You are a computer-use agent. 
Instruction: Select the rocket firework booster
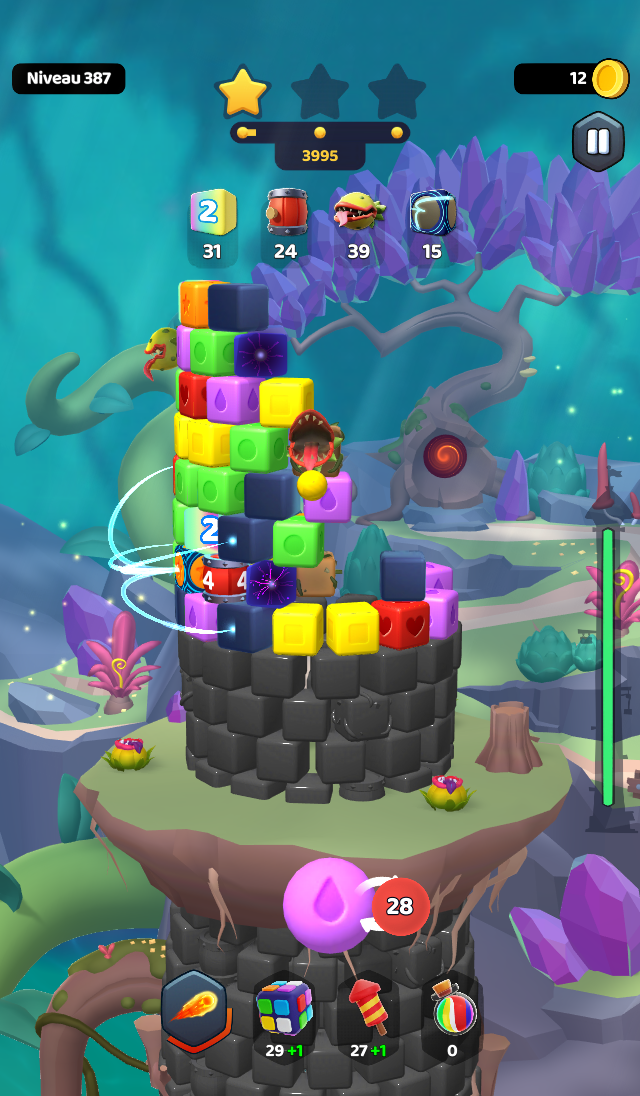pyautogui.click(x=367, y=1014)
